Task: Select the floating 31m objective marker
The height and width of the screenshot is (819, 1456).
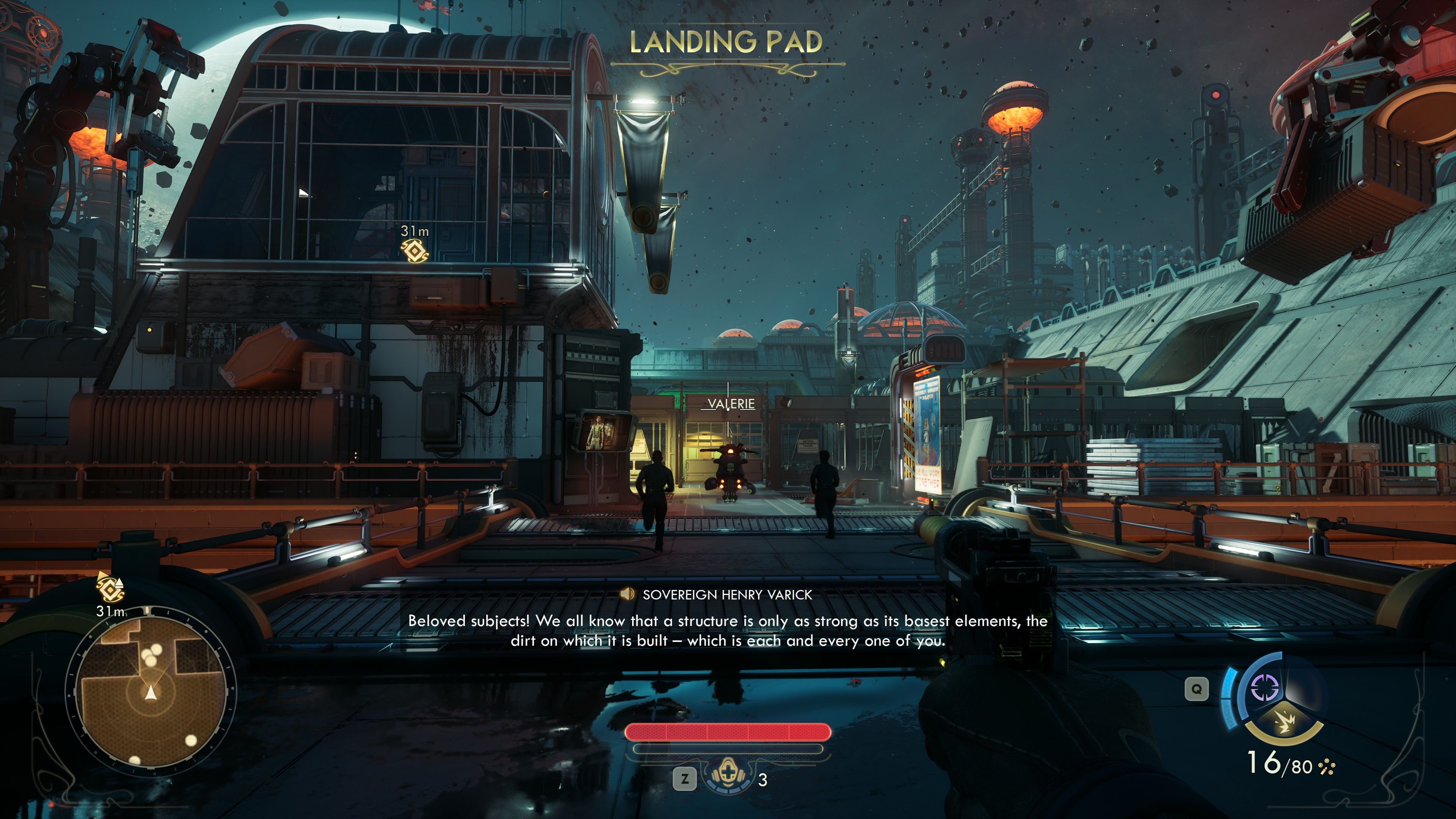Action: click(414, 250)
